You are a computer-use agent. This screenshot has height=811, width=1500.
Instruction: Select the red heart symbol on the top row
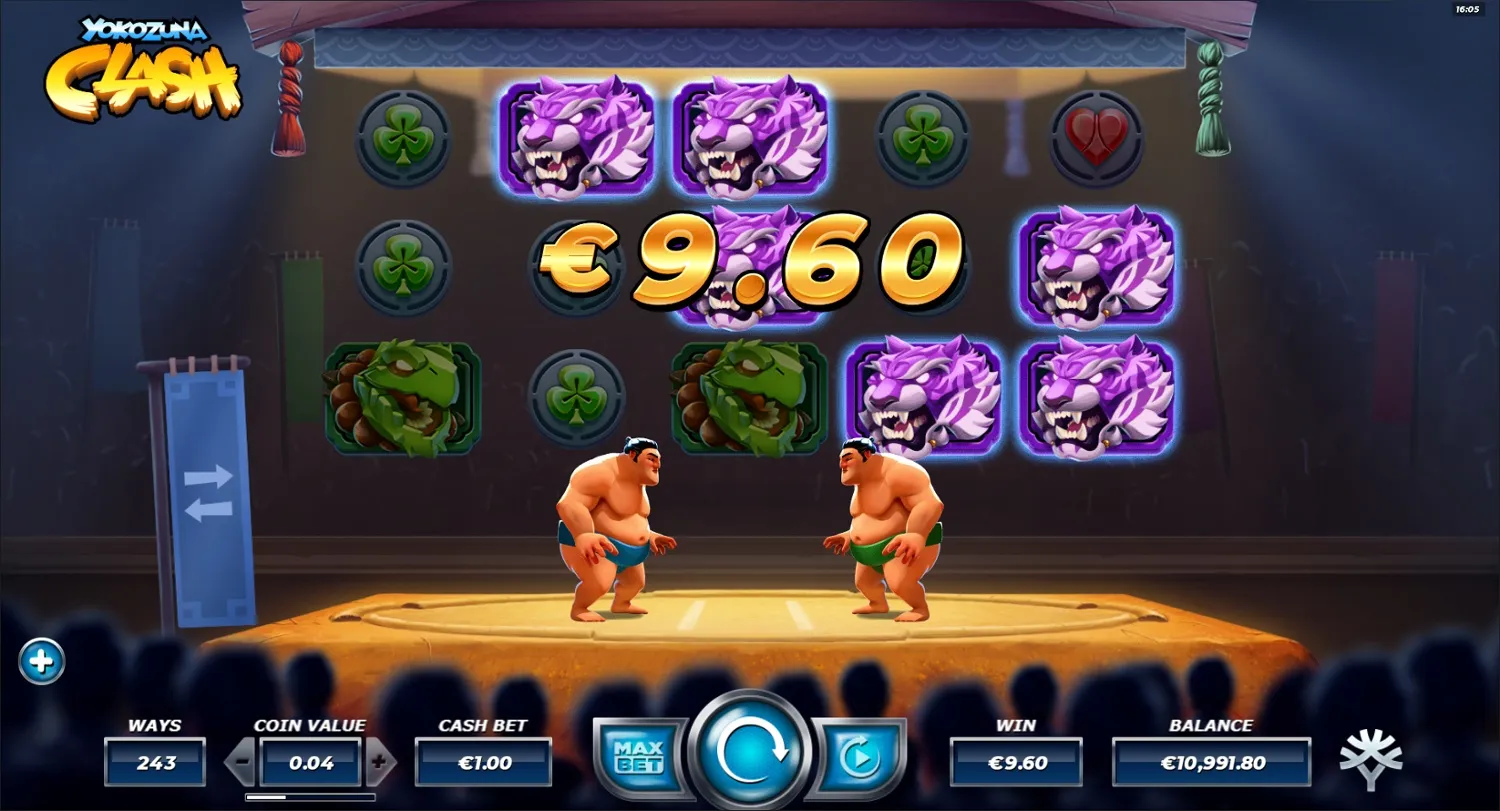(x=1098, y=138)
